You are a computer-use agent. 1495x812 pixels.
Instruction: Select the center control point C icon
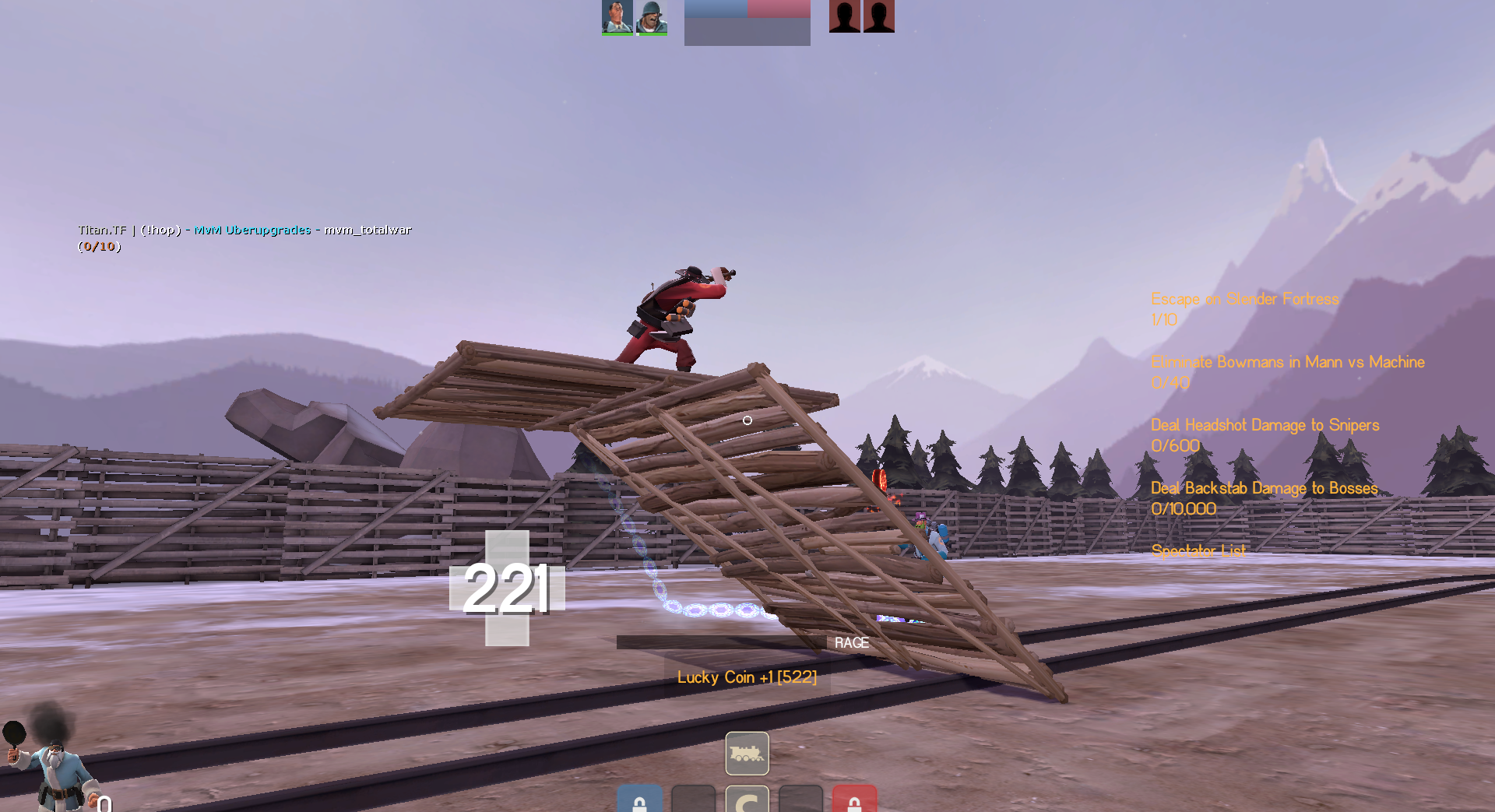point(747,800)
